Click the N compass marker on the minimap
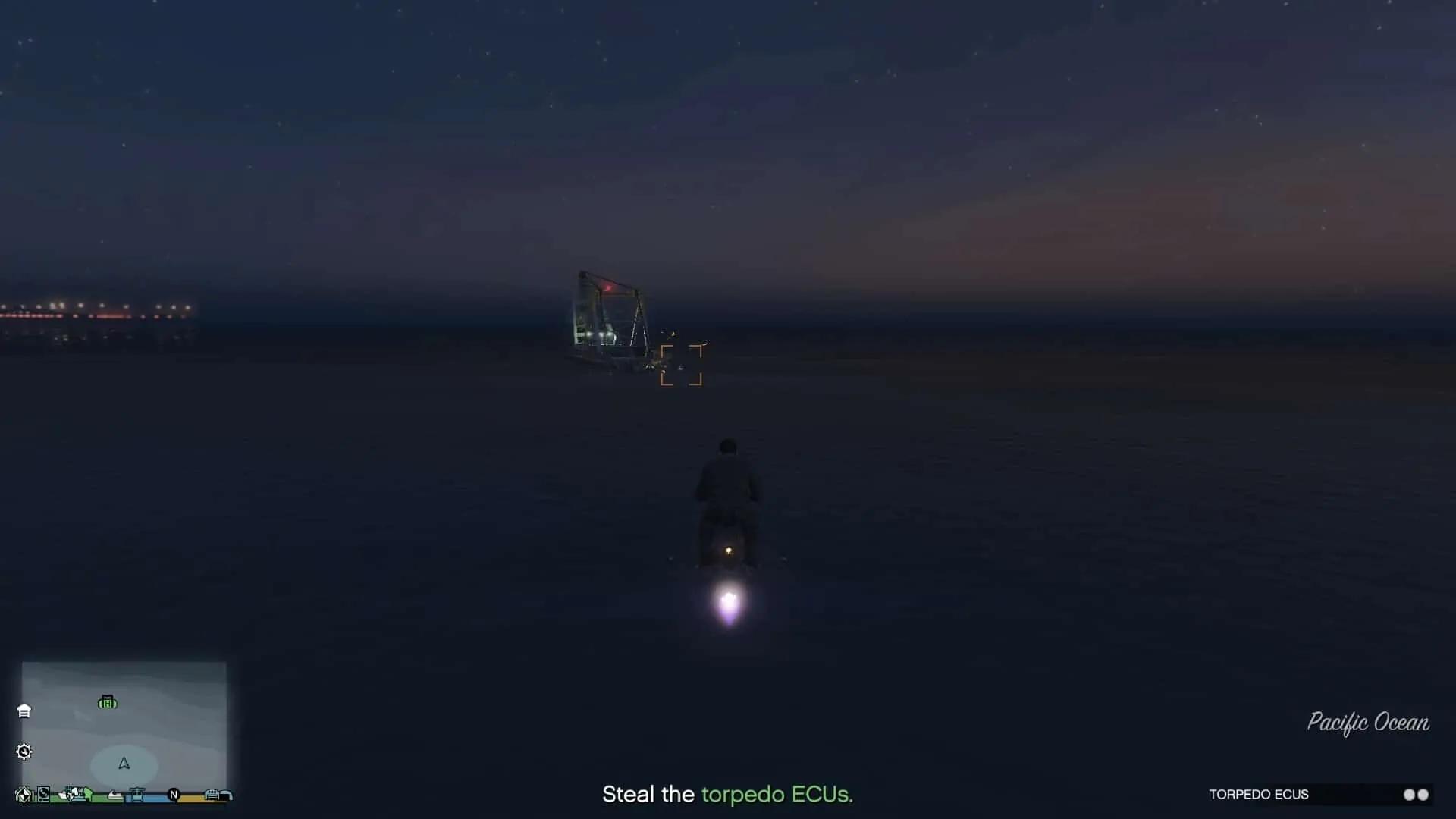This screenshot has width=1456, height=819. [x=174, y=795]
